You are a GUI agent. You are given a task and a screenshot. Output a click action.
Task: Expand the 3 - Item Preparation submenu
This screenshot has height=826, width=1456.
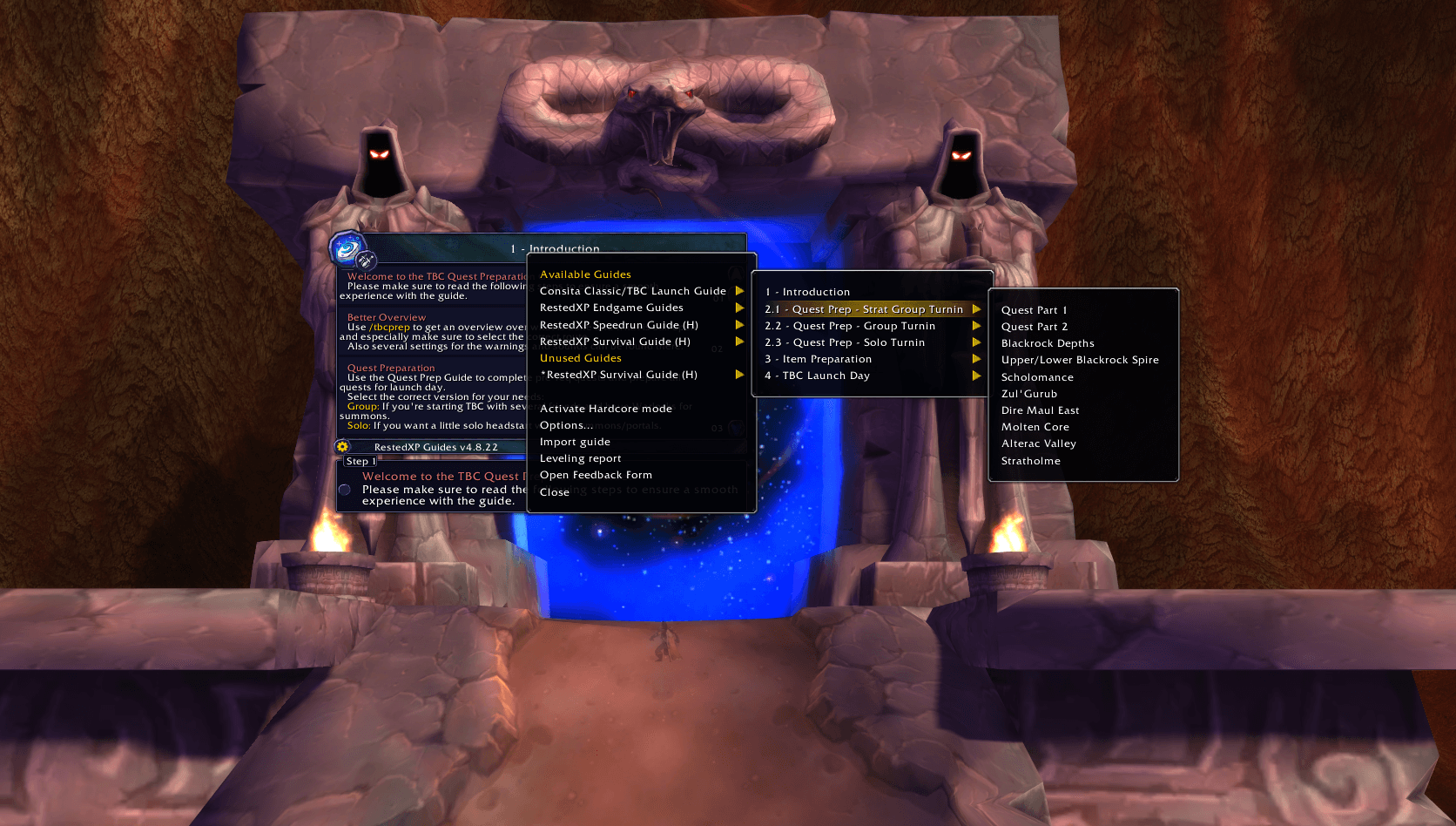pyautogui.click(x=976, y=358)
